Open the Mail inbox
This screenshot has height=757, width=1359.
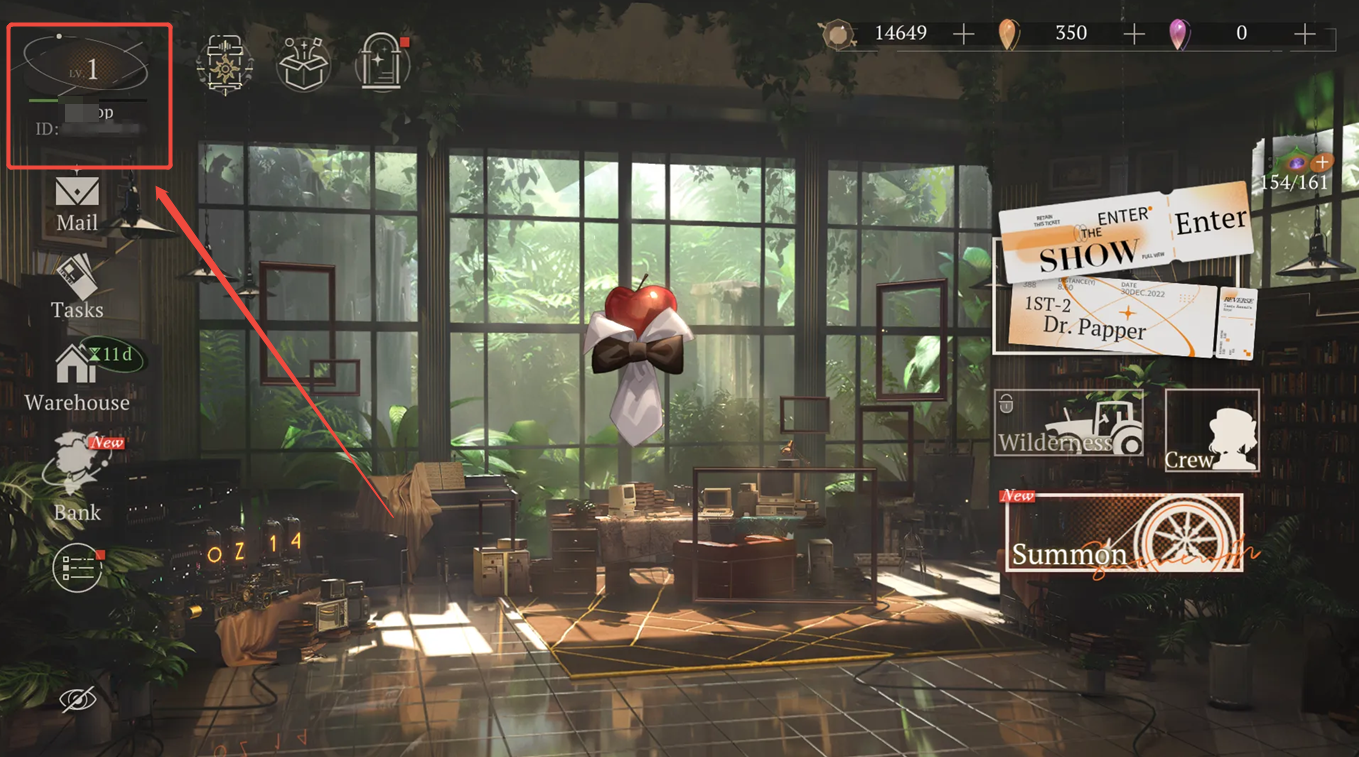pos(77,204)
